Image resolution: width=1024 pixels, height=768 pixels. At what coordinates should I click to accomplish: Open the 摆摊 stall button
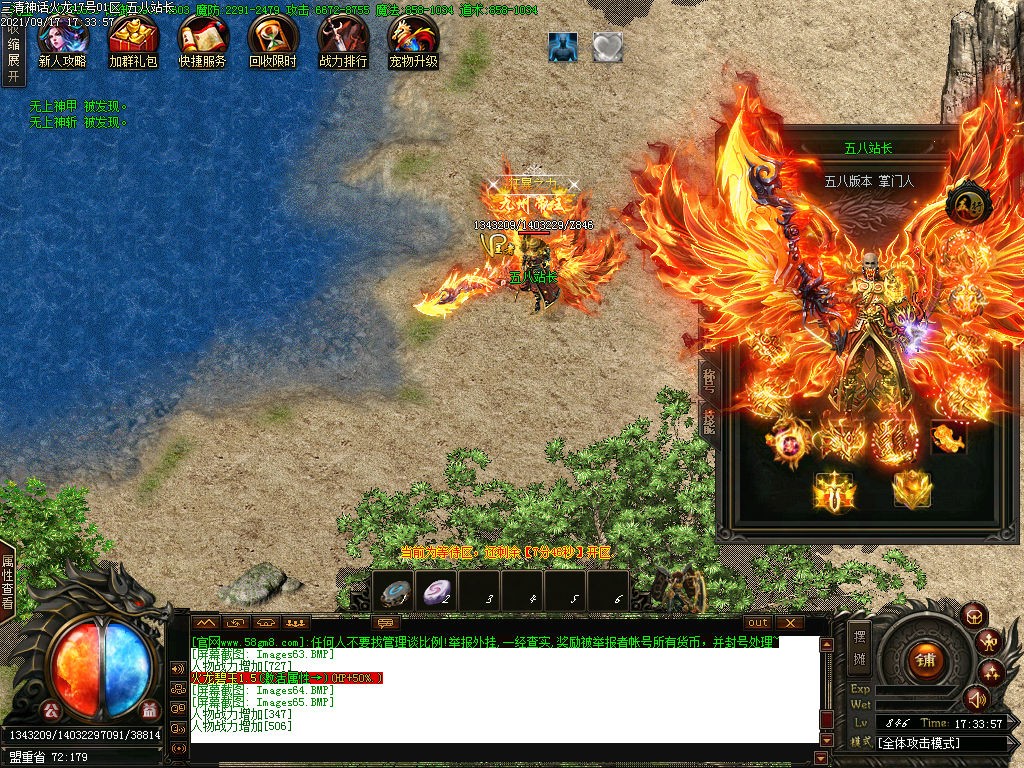click(x=859, y=646)
